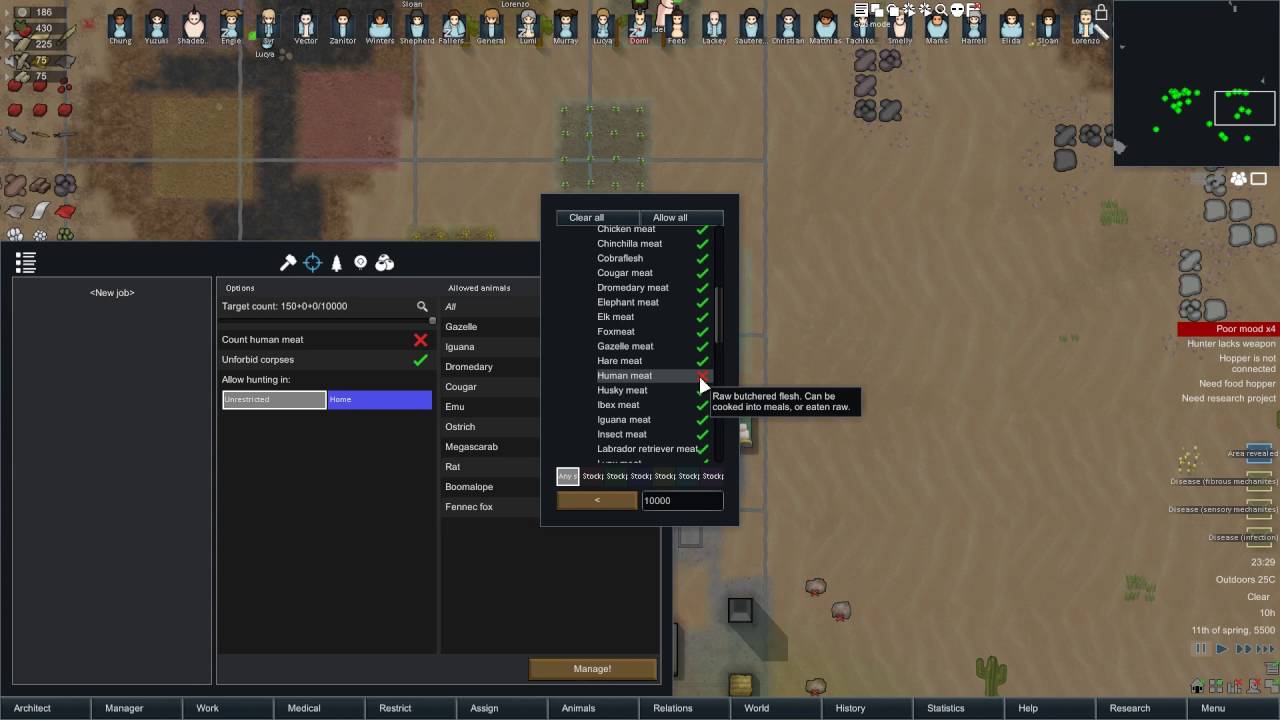
Task: Switch to the Animals tab
Action: click(x=578, y=707)
